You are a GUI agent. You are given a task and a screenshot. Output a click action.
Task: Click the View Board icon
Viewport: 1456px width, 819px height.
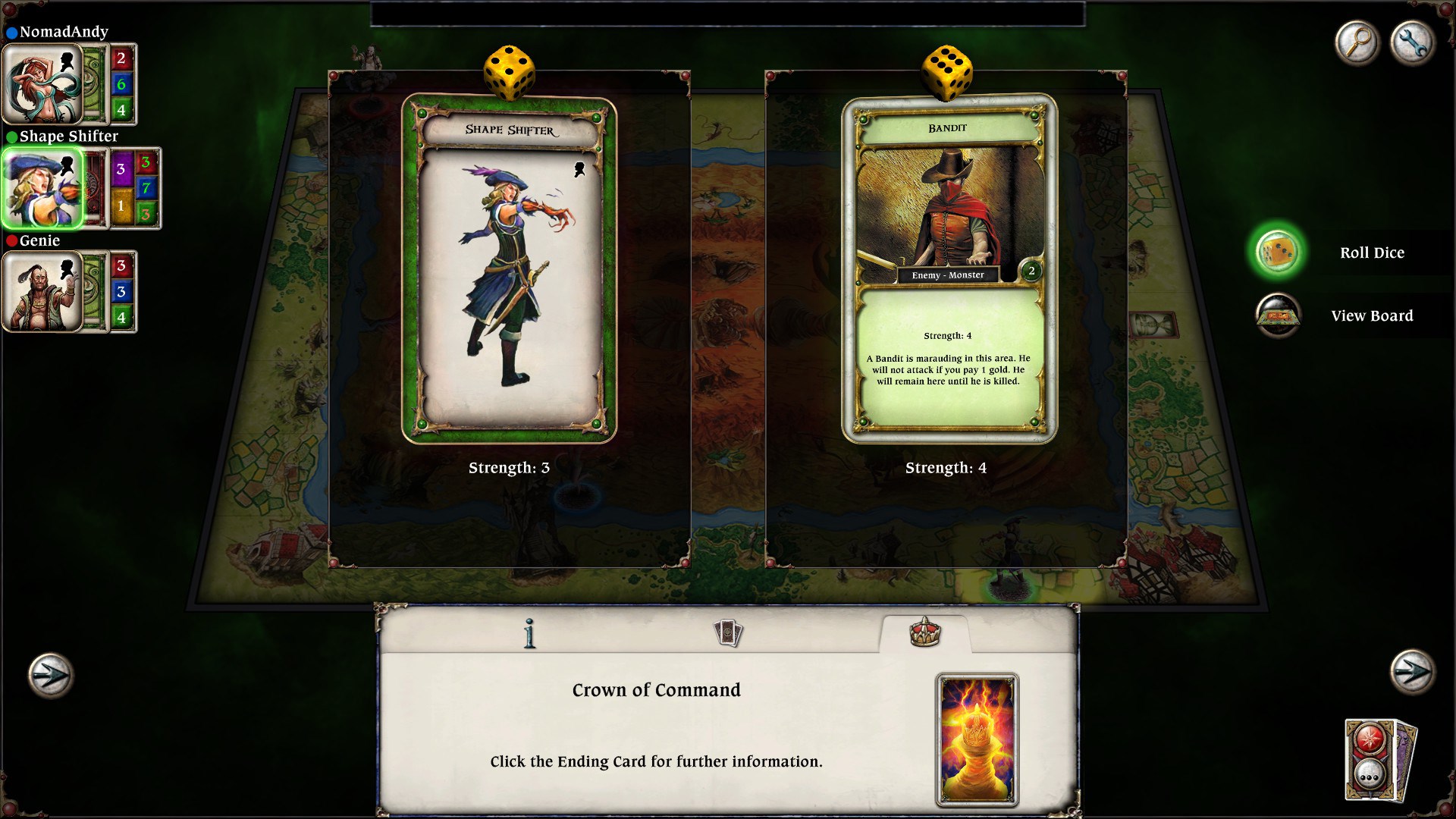[1279, 315]
